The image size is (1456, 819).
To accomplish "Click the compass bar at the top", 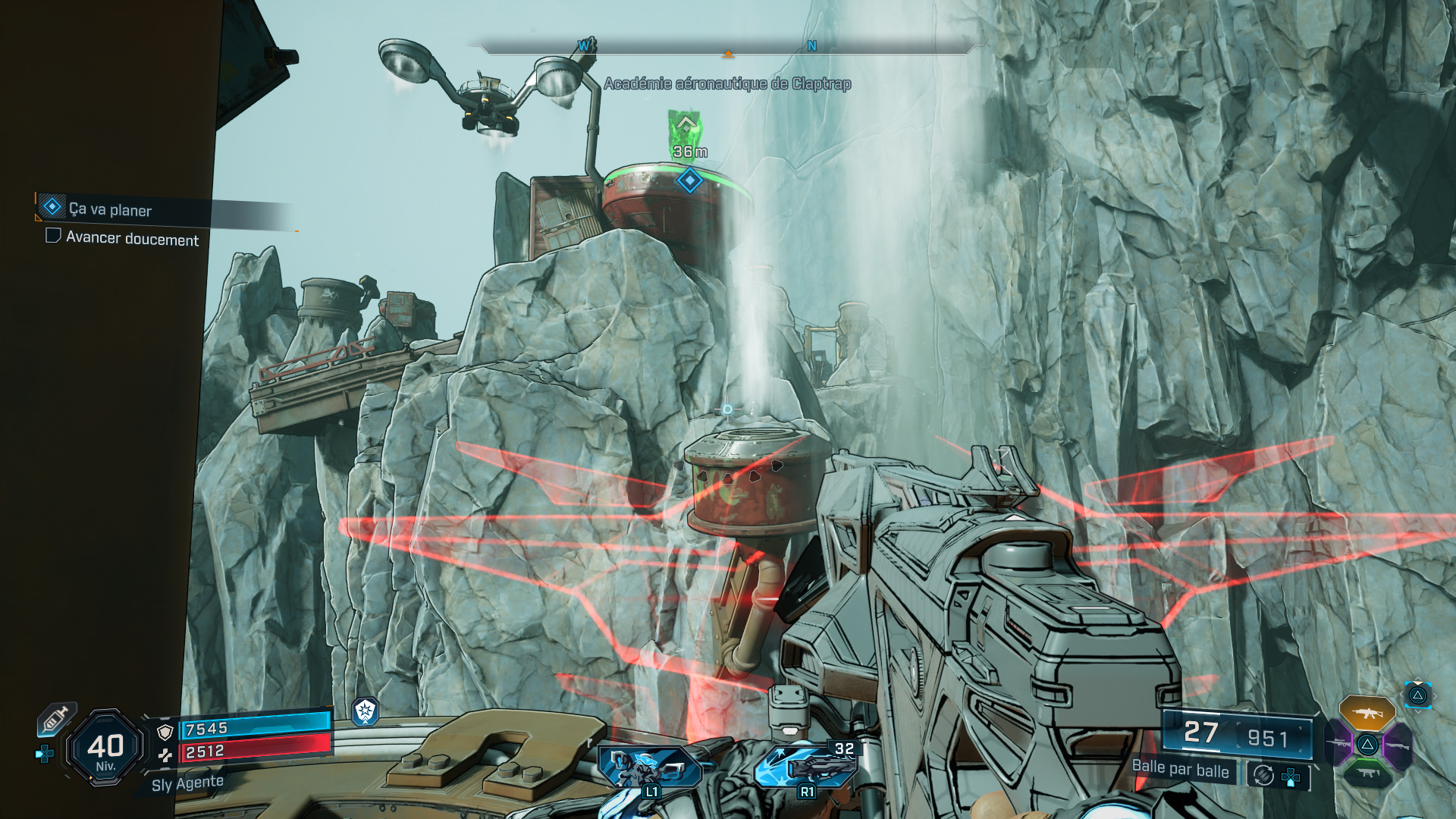I will tap(728, 47).
